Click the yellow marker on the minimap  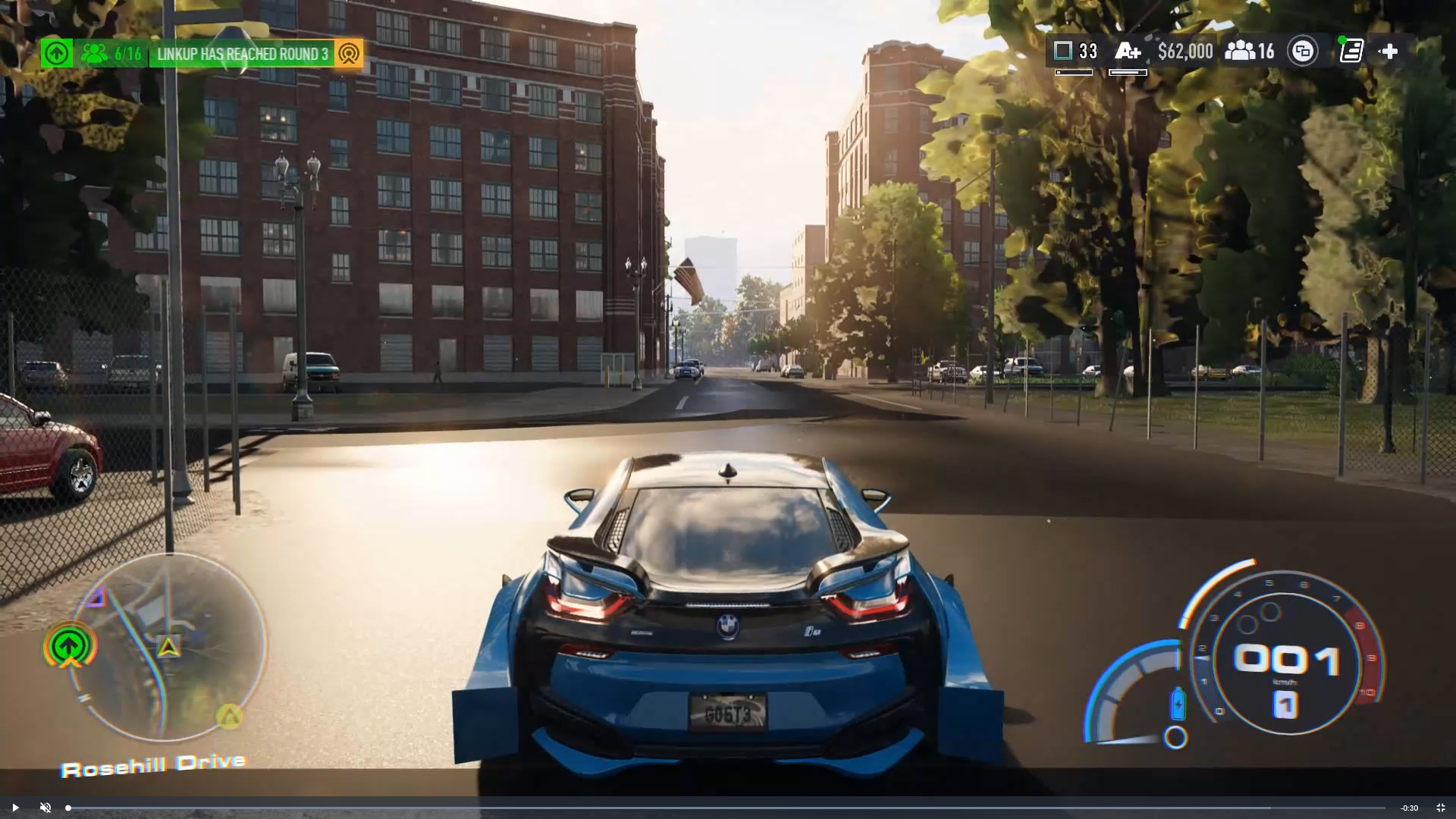[229, 715]
